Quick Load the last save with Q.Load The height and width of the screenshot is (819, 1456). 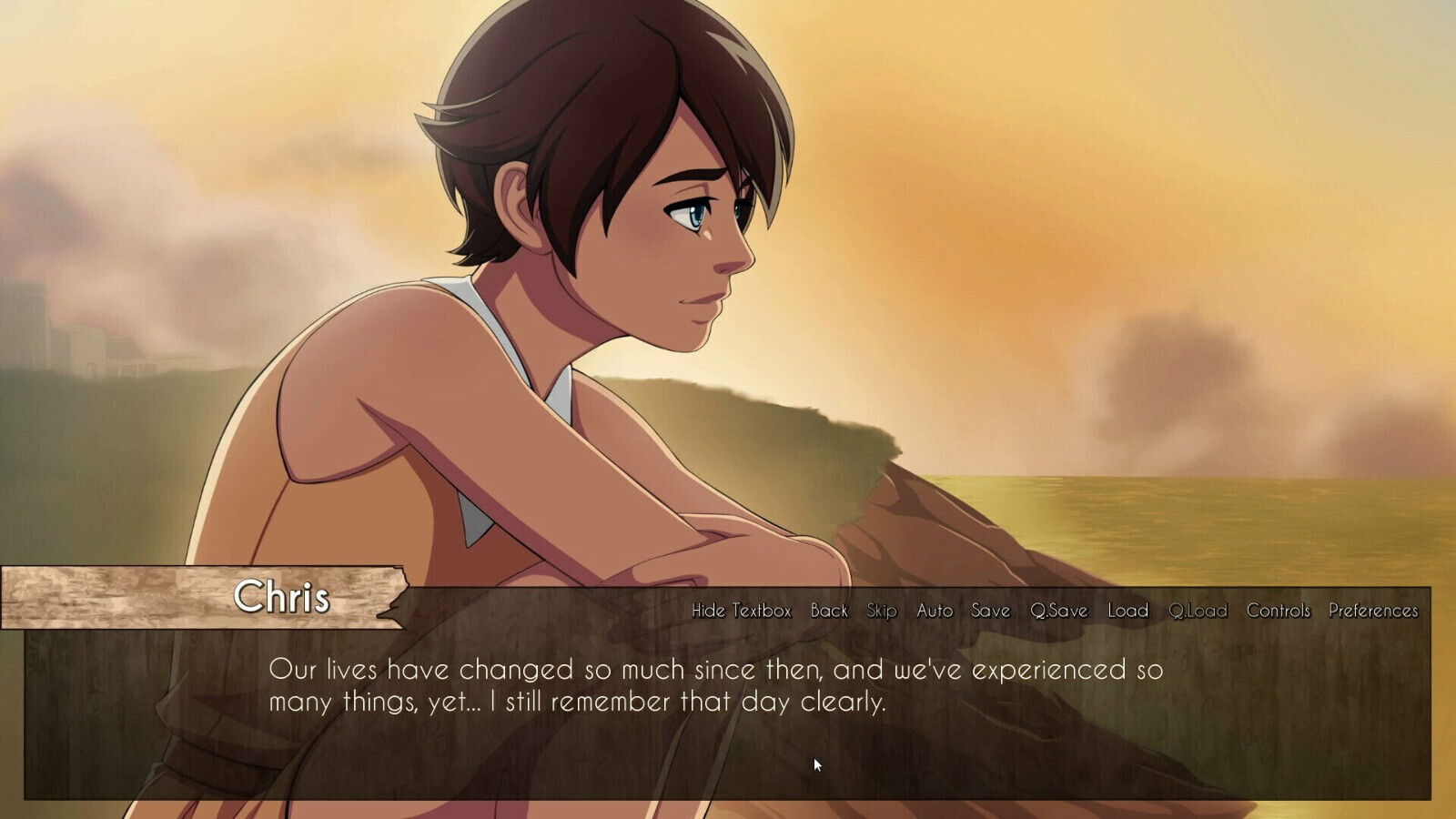pos(1199,612)
